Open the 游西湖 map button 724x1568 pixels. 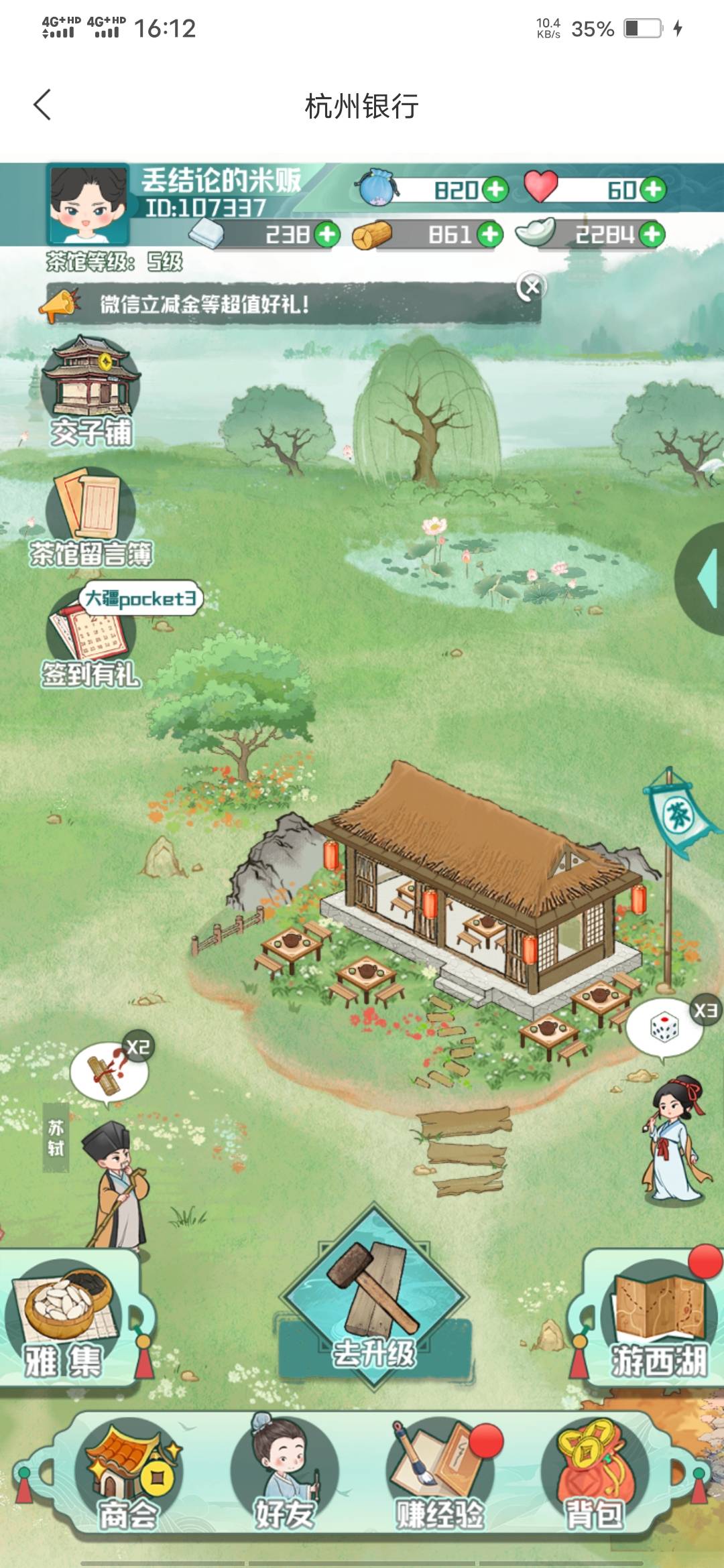click(x=657, y=1317)
